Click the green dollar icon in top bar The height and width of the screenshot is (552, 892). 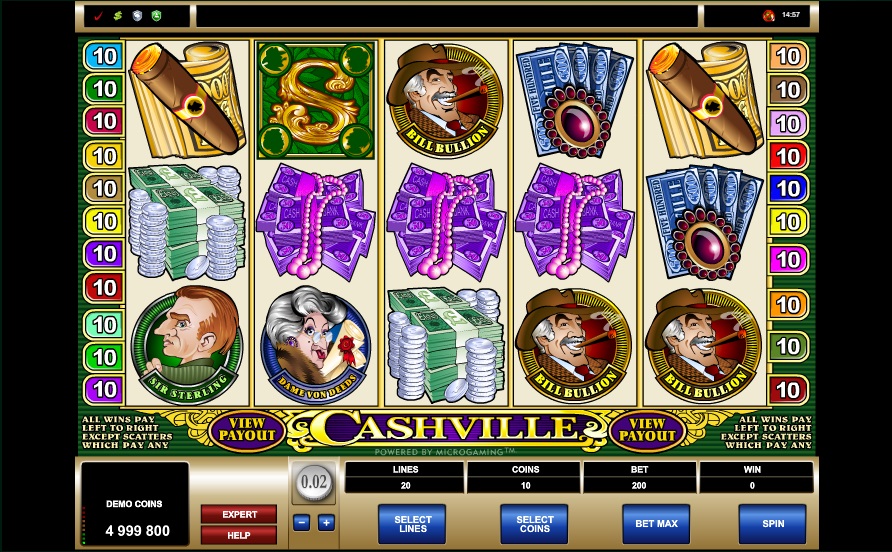pos(117,16)
